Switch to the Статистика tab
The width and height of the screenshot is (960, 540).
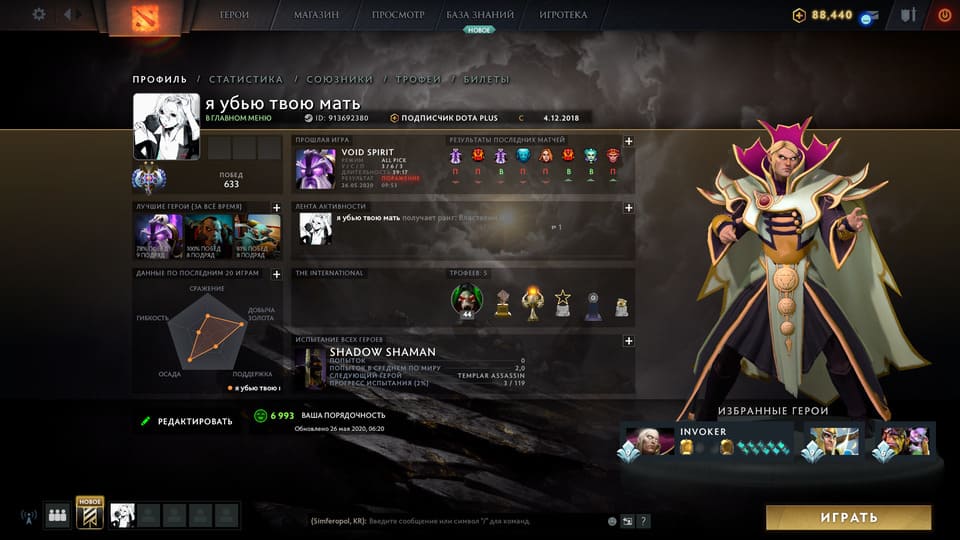[246, 79]
